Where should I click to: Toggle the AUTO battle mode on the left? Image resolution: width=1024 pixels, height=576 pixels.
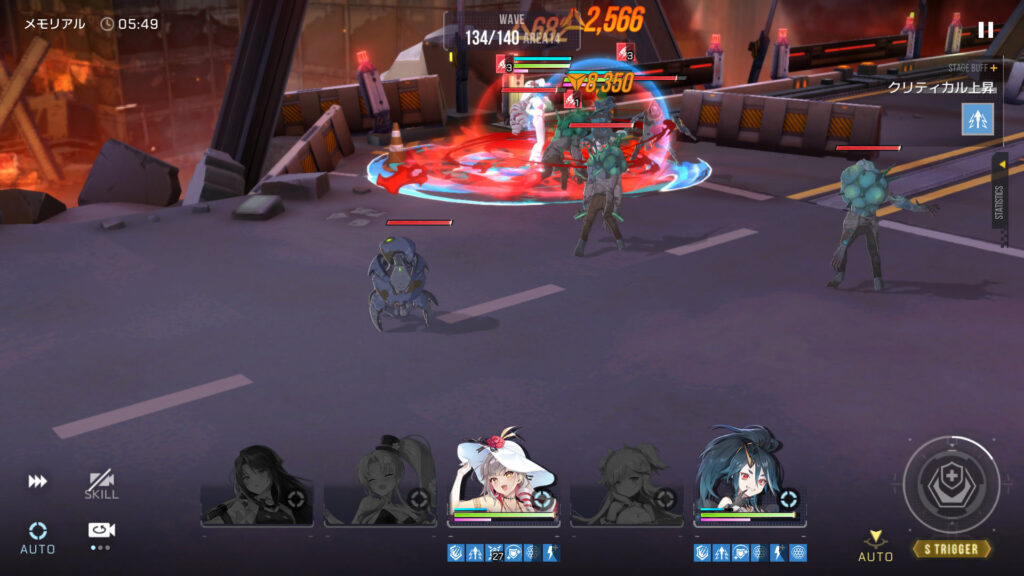click(x=38, y=536)
